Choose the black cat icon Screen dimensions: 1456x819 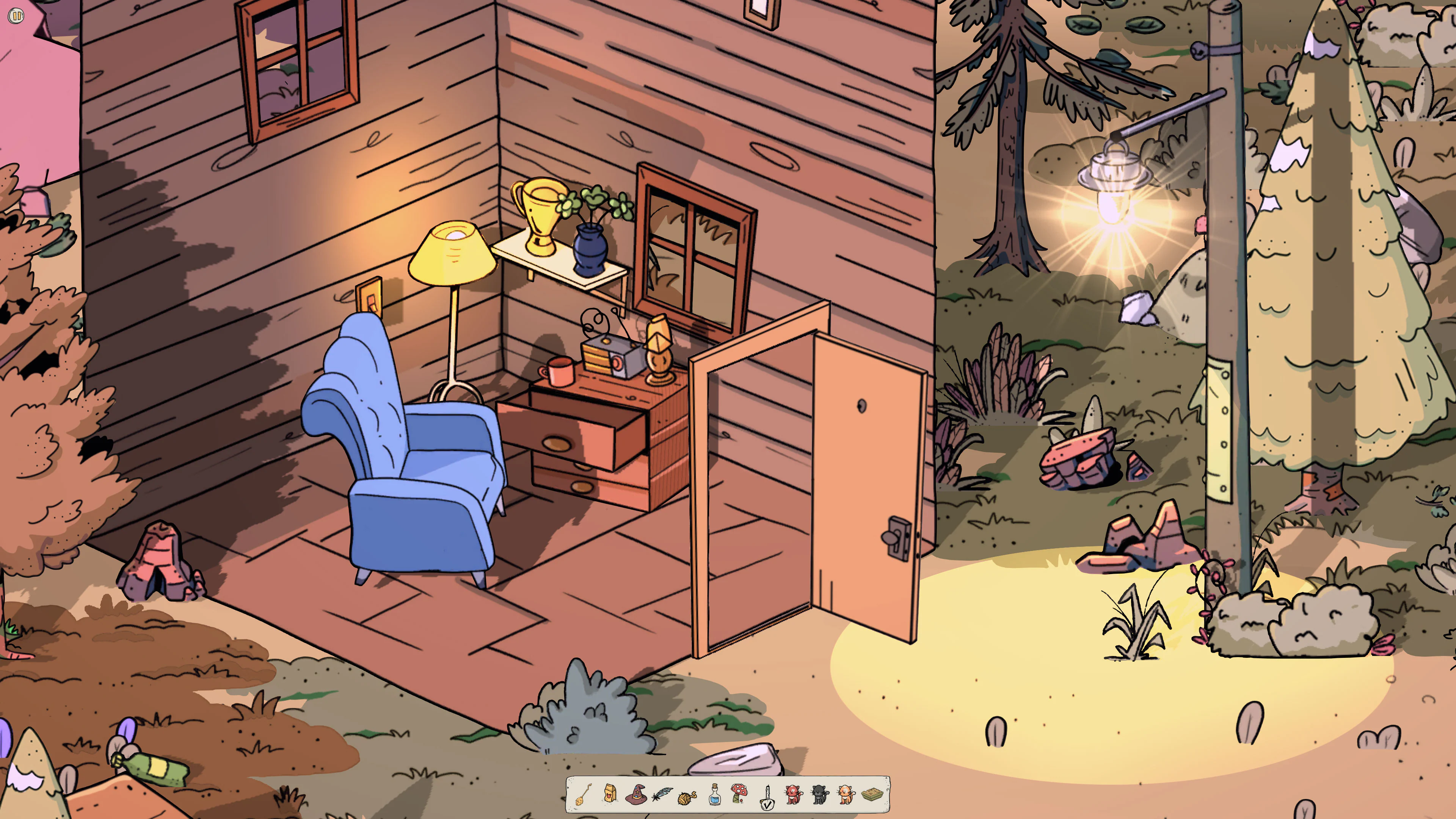point(819,795)
